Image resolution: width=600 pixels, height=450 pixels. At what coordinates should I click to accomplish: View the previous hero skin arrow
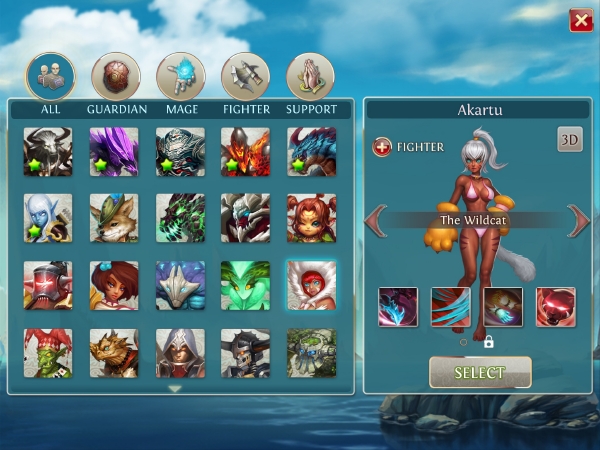coord(377,220)
